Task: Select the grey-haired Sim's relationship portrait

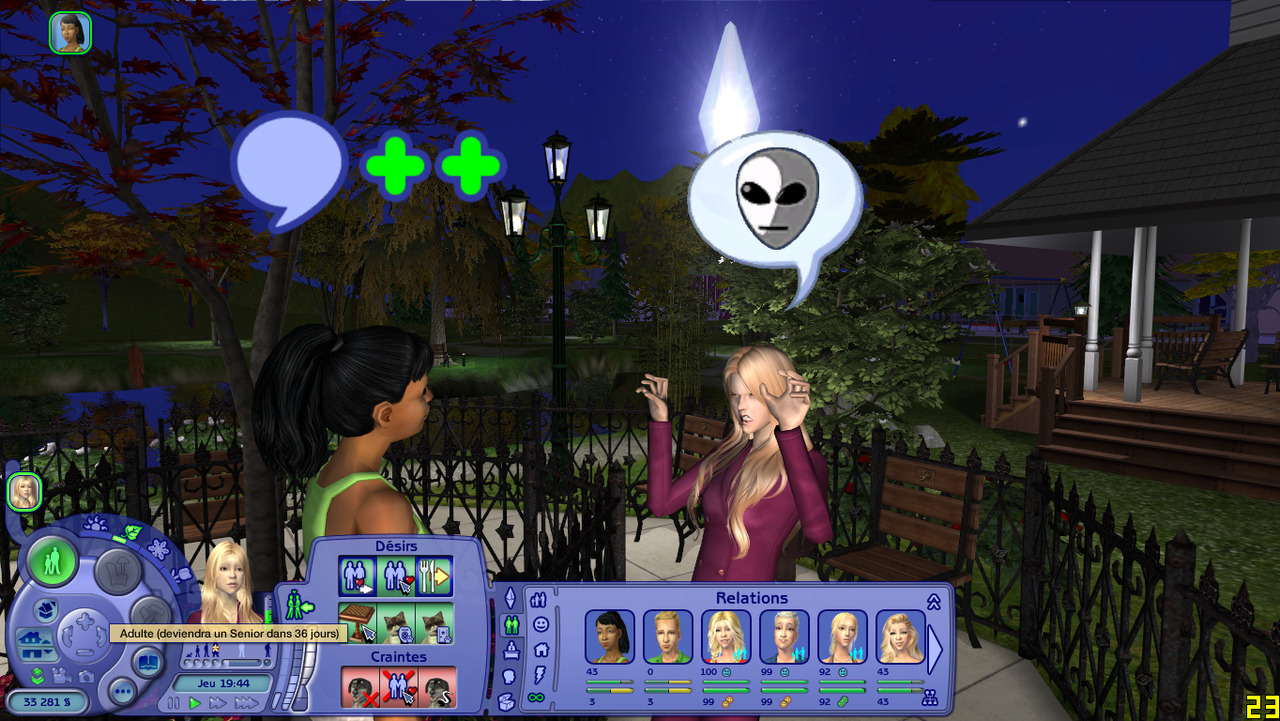Action: click(x=784, y=637)
